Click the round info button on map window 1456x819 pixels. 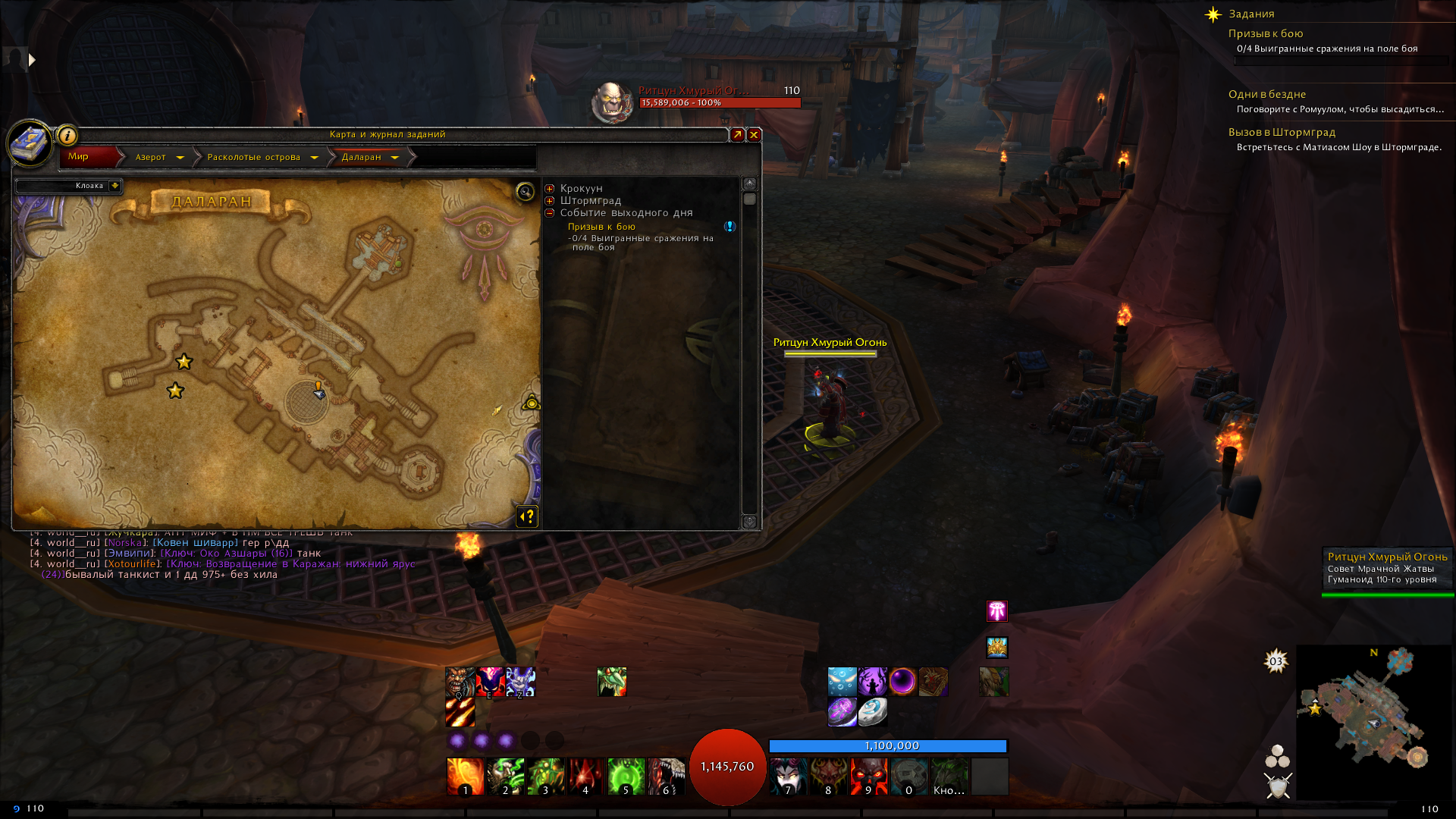click(67, 136)
